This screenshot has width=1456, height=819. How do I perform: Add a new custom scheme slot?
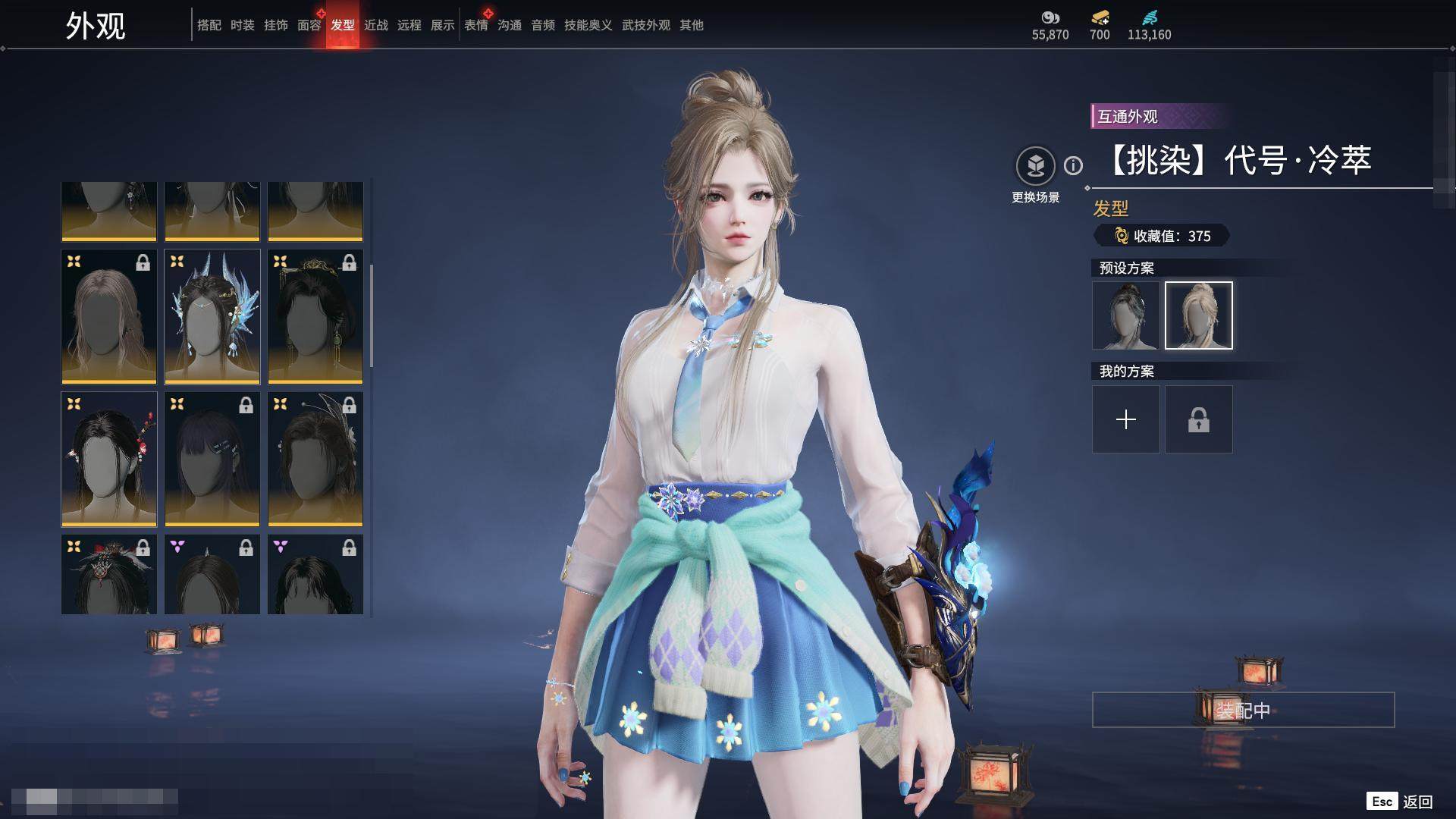[1125, 419]
